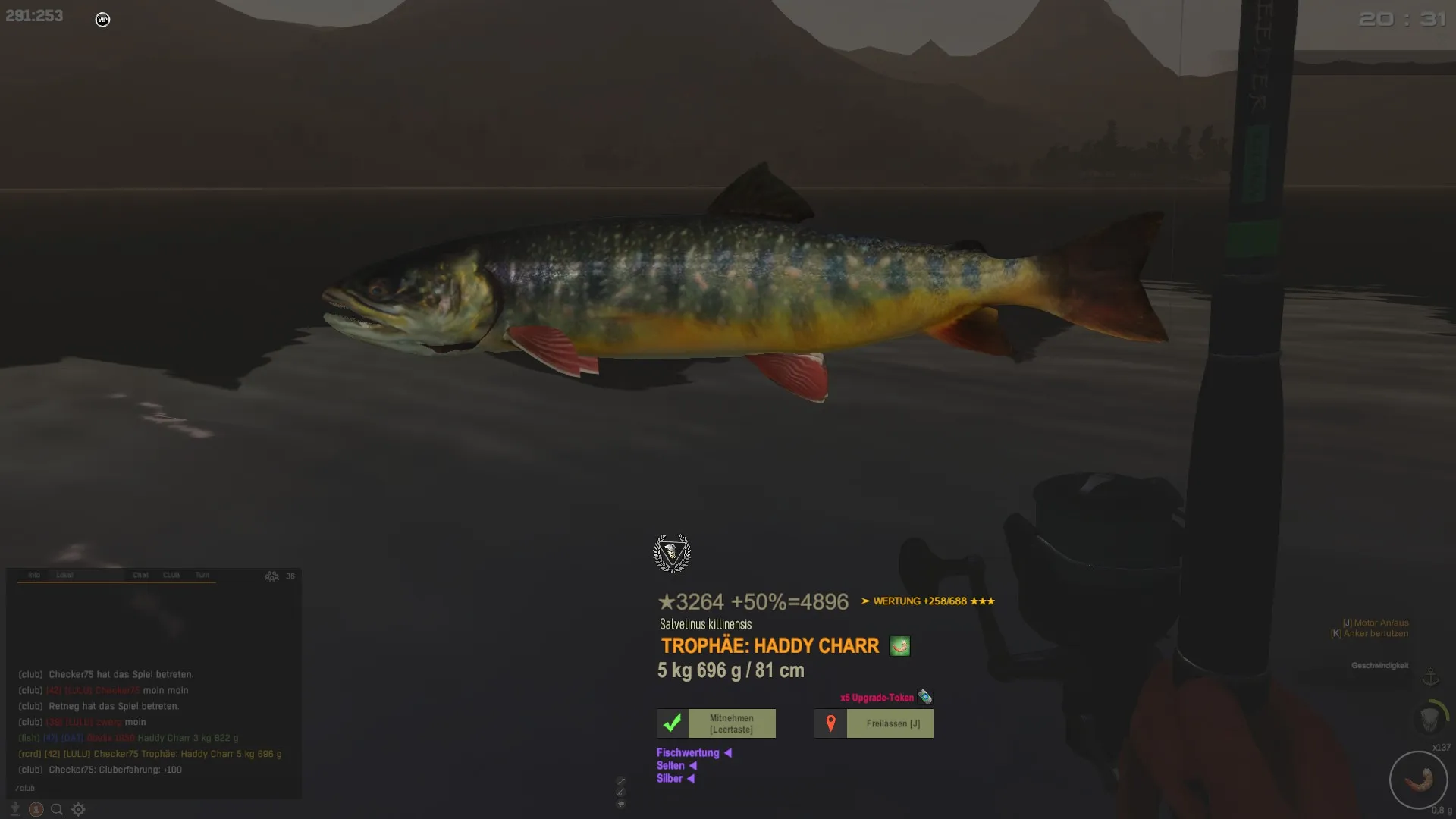Keep the fish with Mitnehmen button

(x=717, y=723)
